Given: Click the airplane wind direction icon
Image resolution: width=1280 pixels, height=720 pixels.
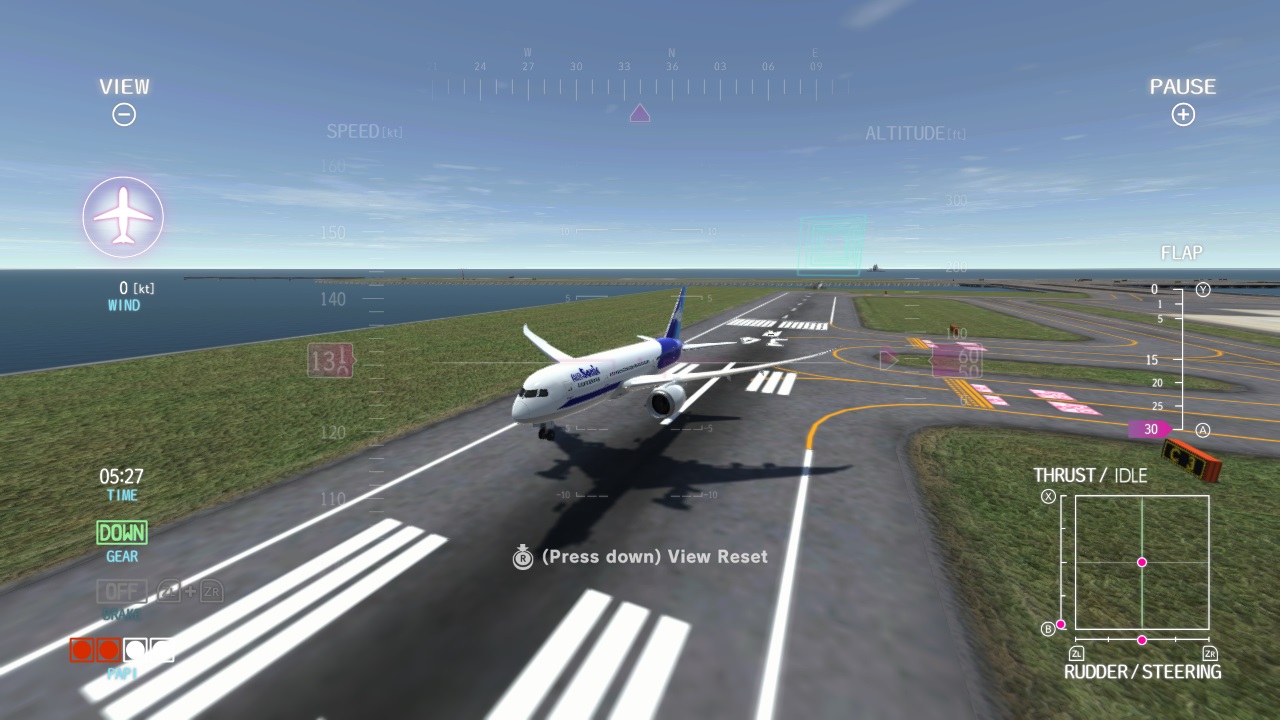Looking at the screenshot, I should click(123, 216).
